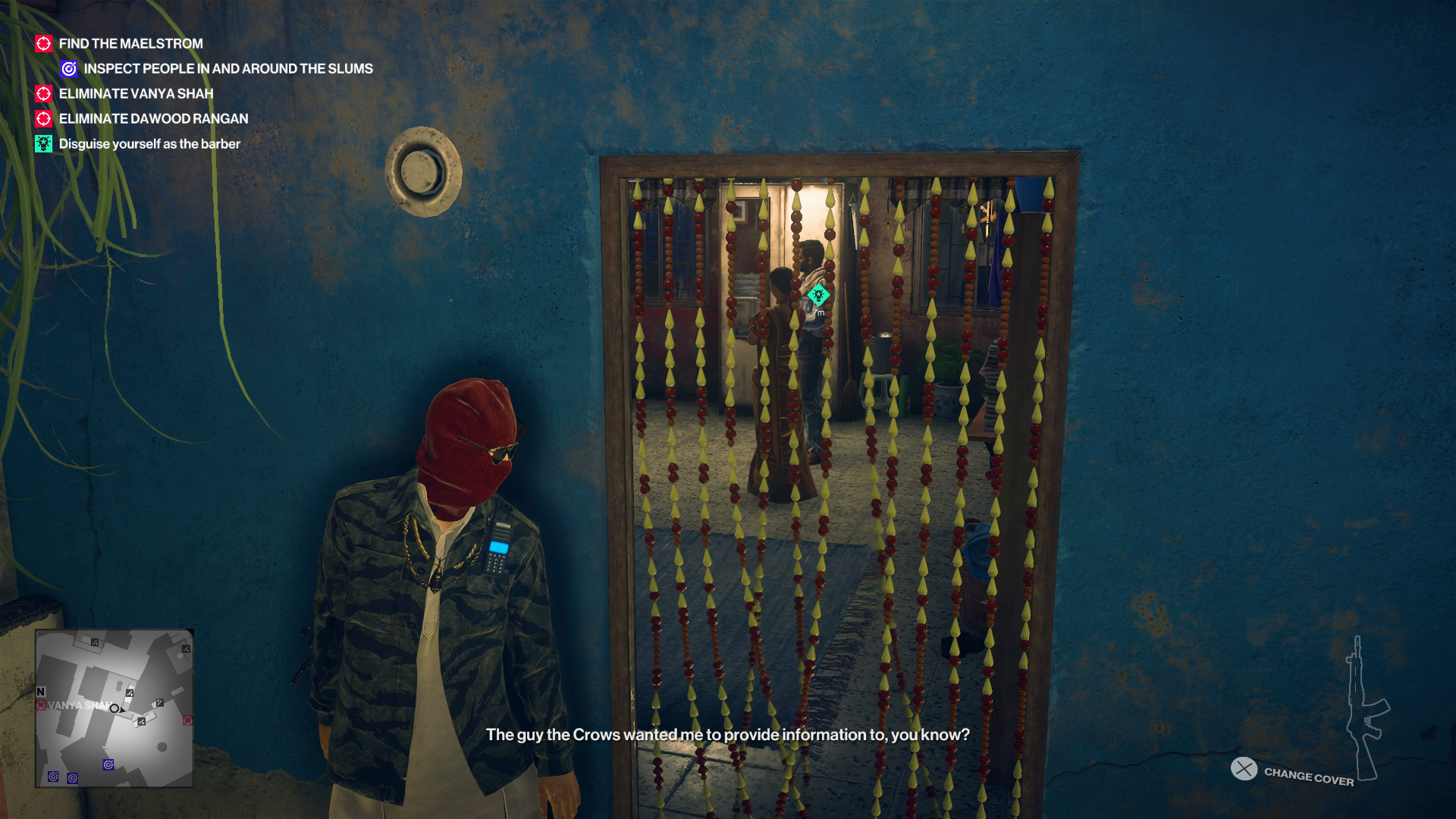This screenshot has height=819, width=1456.
Task: Click the VANYA SHAH label on the minimap
Action: [80, 705]
